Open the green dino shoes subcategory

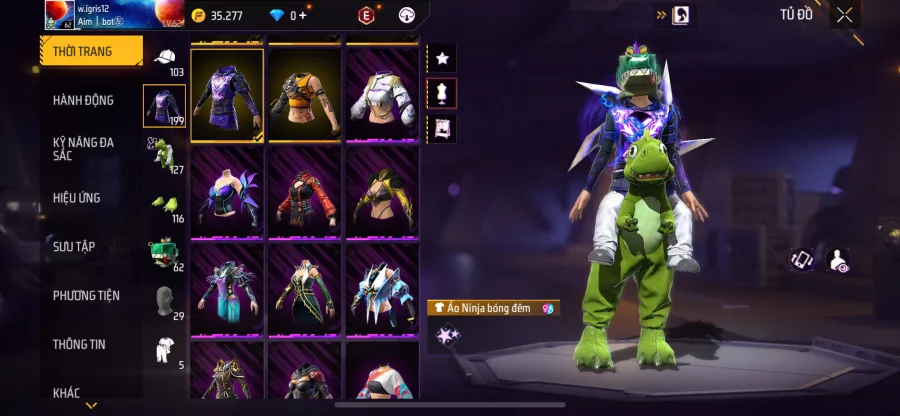[164, 203]
